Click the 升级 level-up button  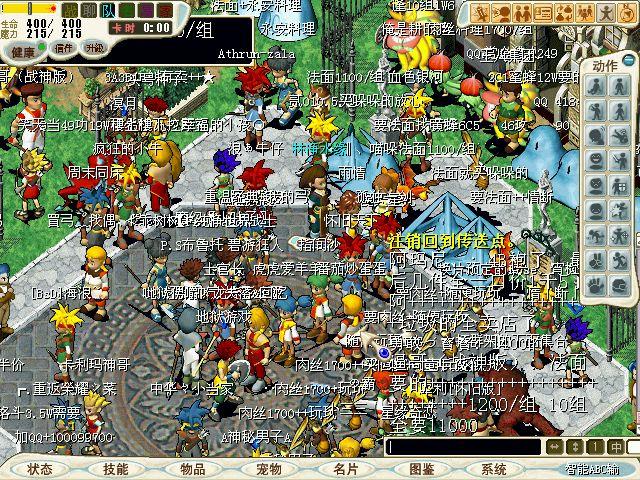click(x=94, y=47)
